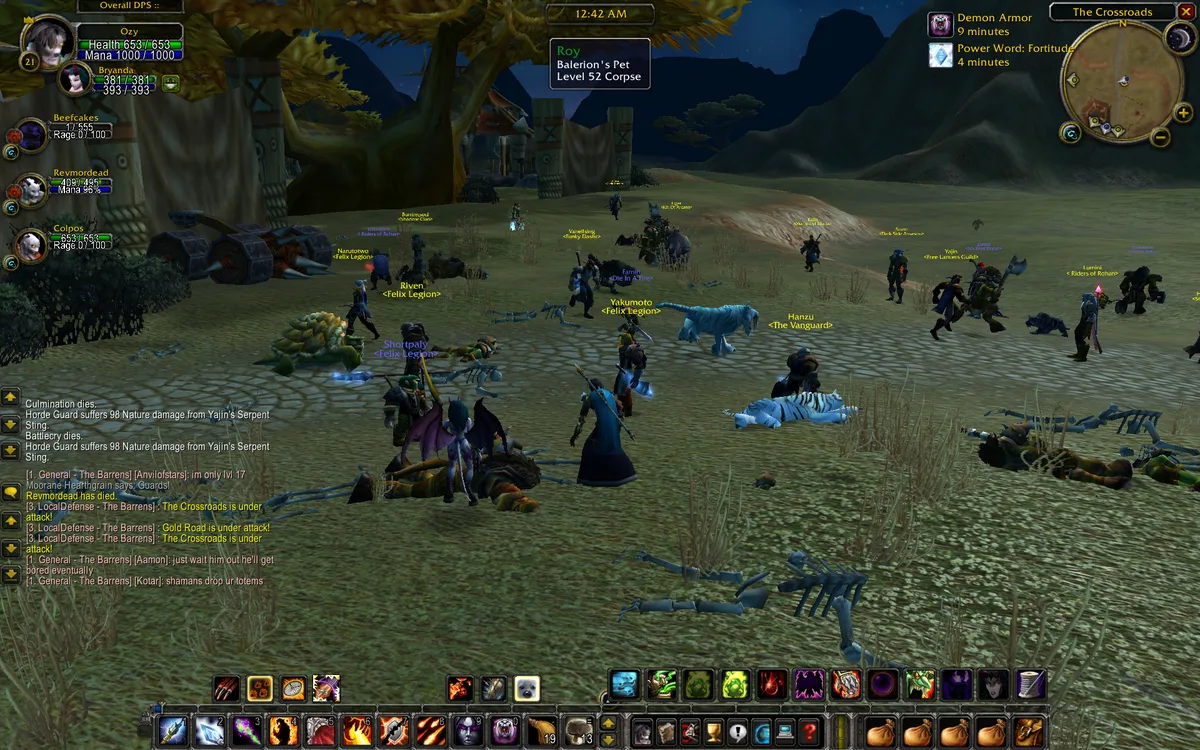Target party member Revmordead's portrait

click(x=32, y=190)
